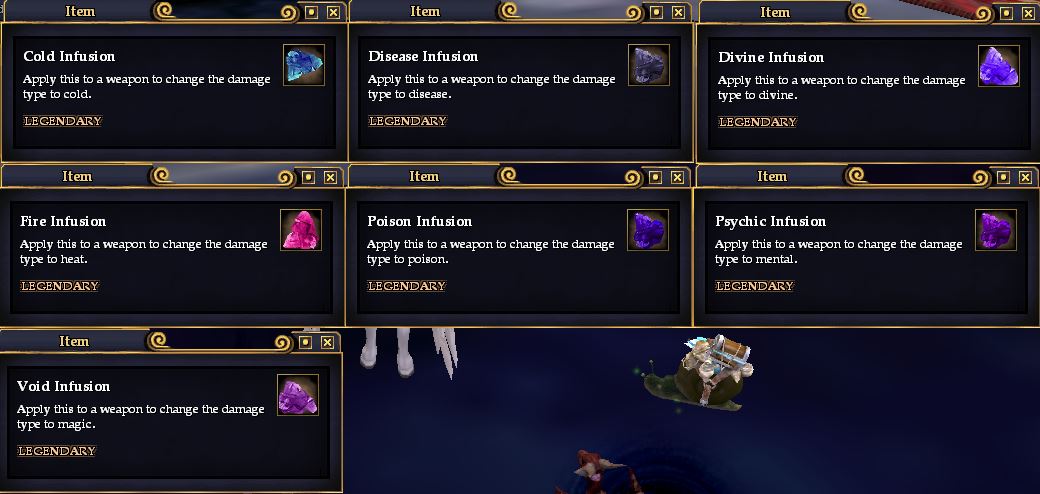The height and width of the screenshot is (494, 1040).
Task: Close the Cold Infusion item window
Action: [333, 12]
